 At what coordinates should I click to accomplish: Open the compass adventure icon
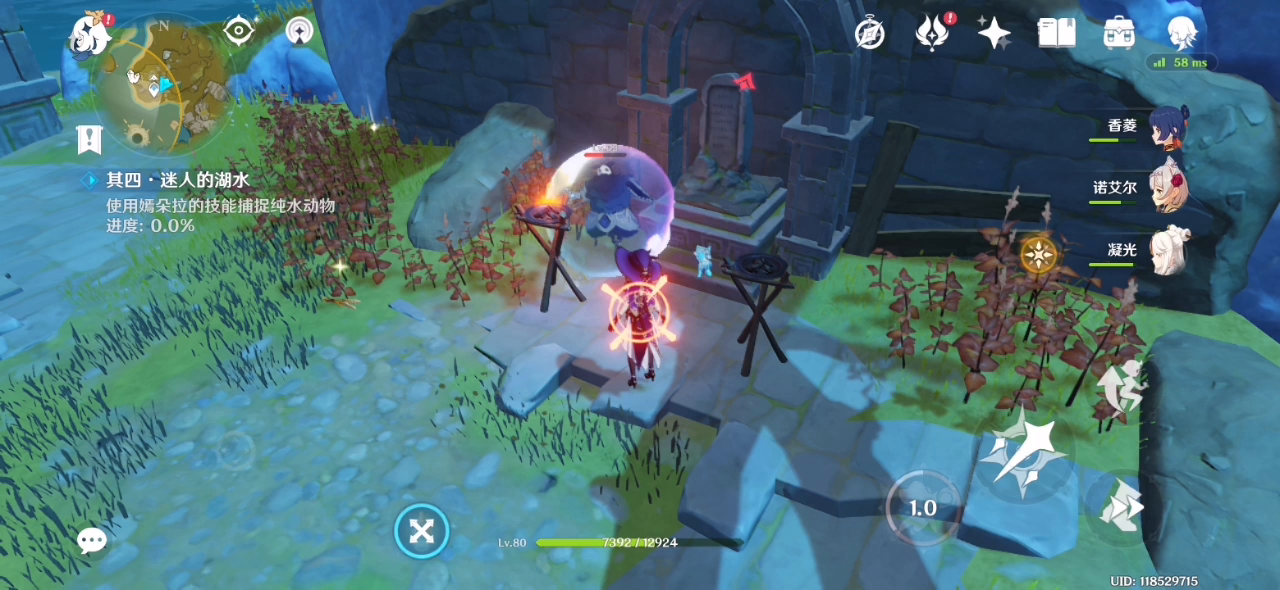click(x=870, y=34)
